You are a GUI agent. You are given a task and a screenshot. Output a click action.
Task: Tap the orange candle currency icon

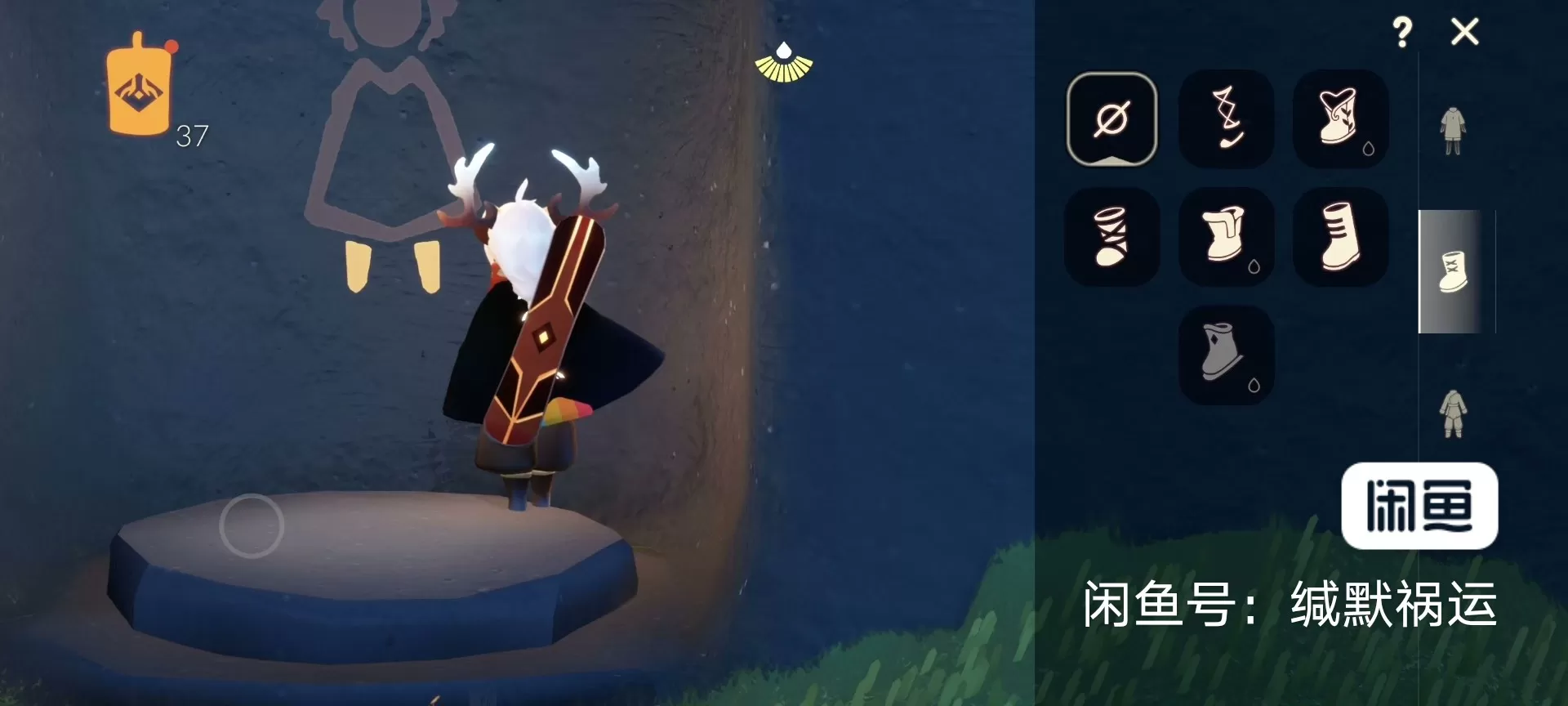(x=140, y=85)
